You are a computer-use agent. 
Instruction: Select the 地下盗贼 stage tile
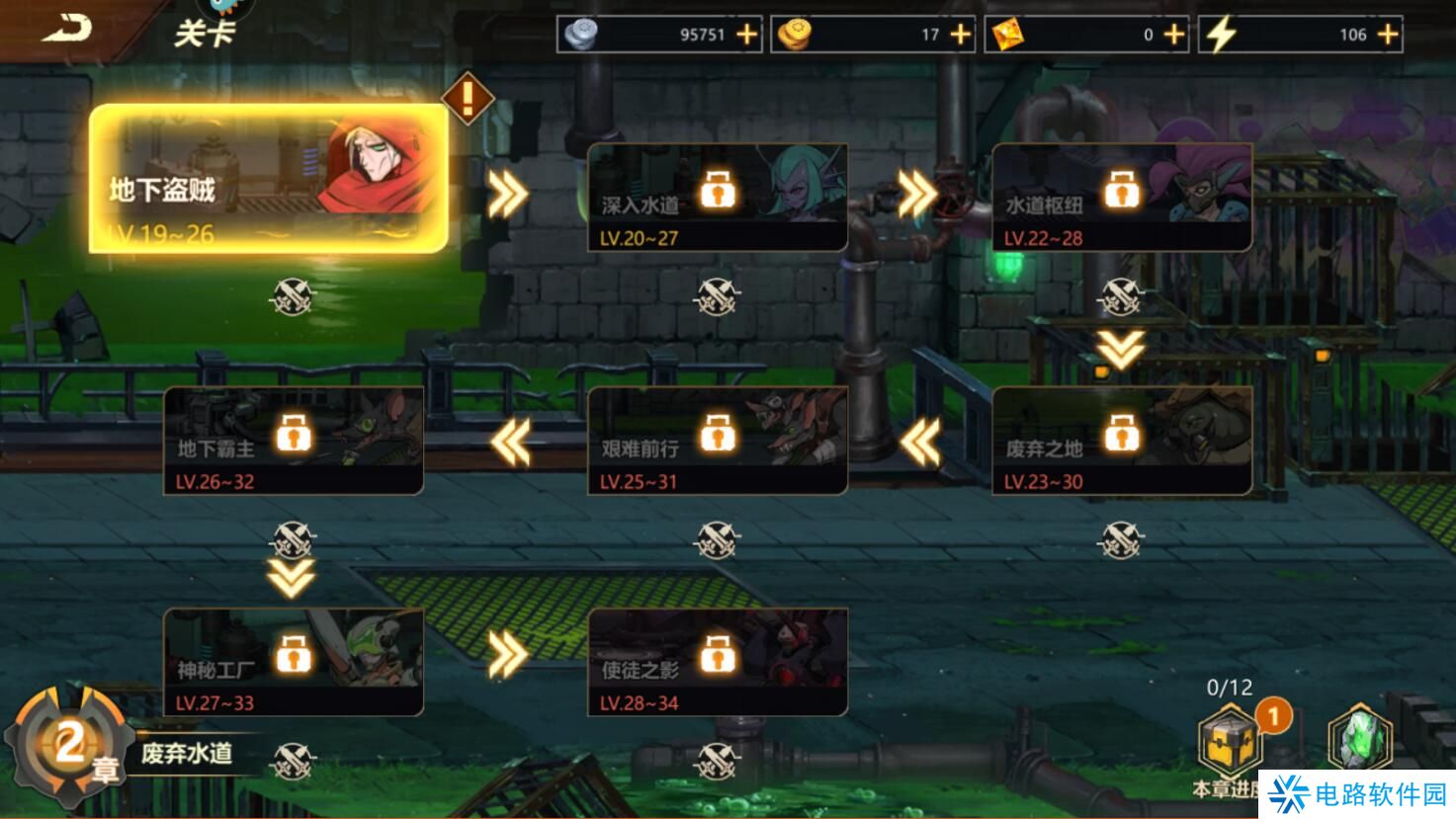pos(268,179)
